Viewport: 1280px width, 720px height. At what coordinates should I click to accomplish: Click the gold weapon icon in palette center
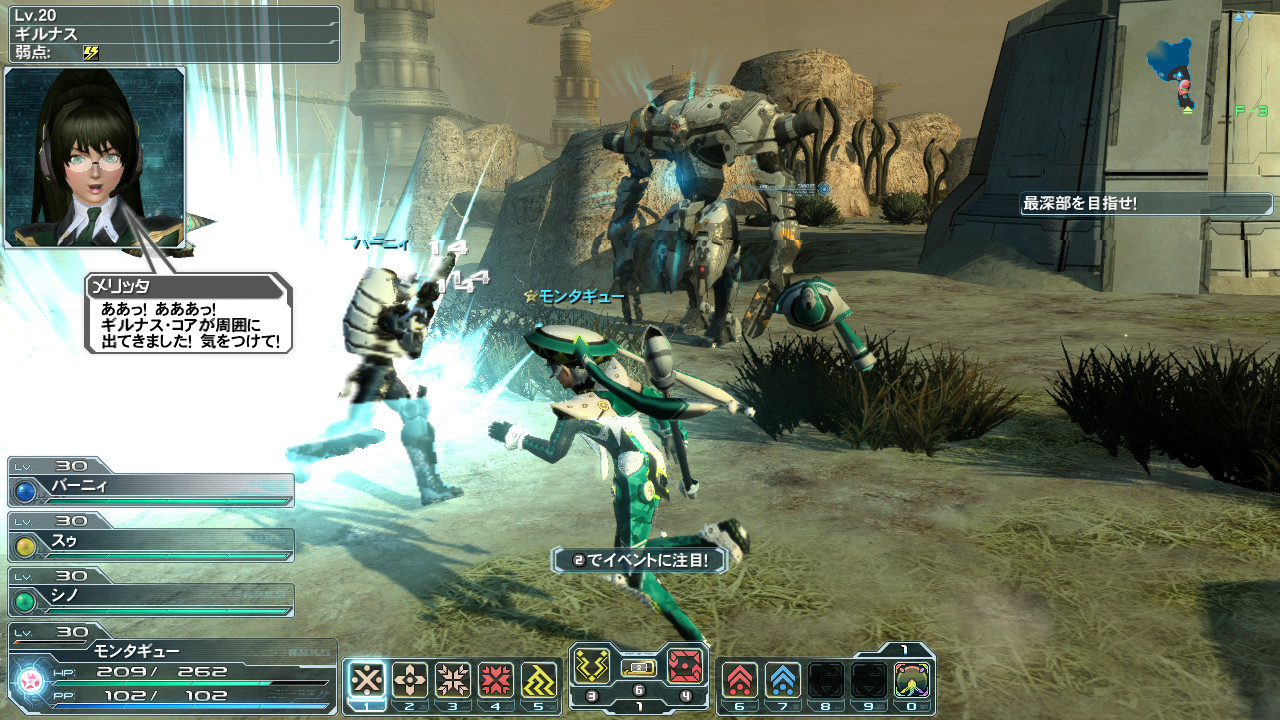639,667
